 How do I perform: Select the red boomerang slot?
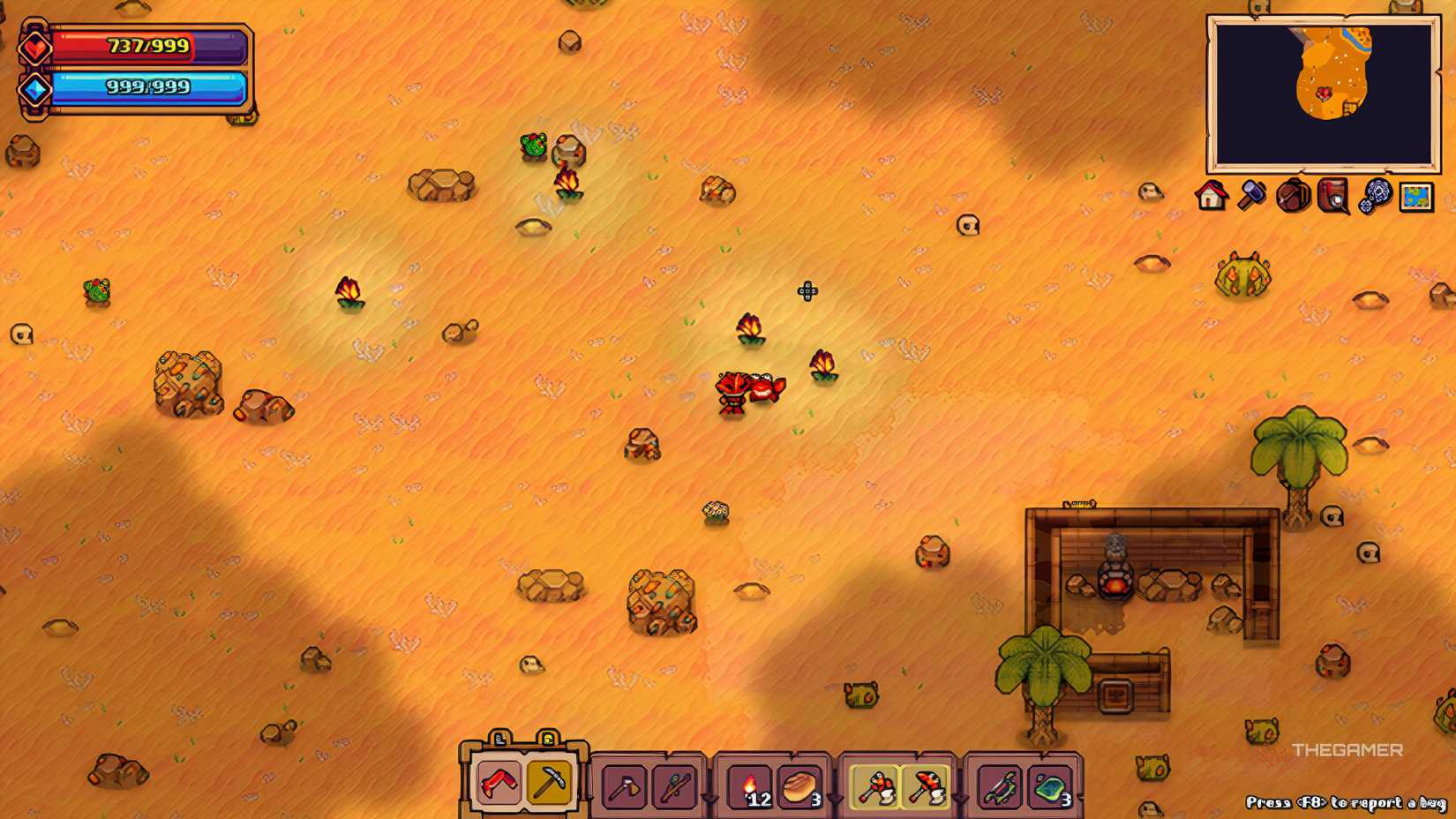tap(496, 783)
